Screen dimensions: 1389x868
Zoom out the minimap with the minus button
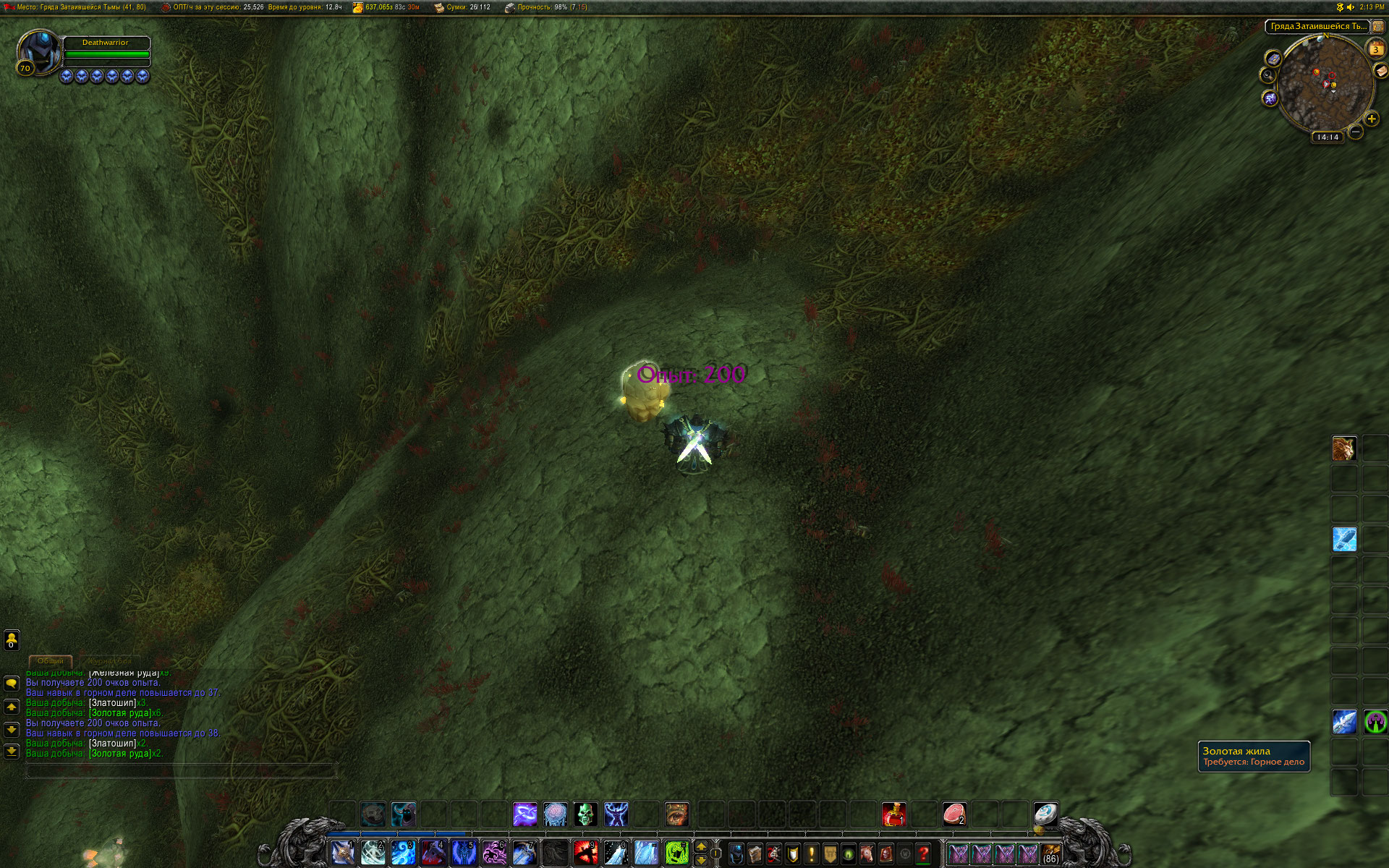click(1356, 132)
